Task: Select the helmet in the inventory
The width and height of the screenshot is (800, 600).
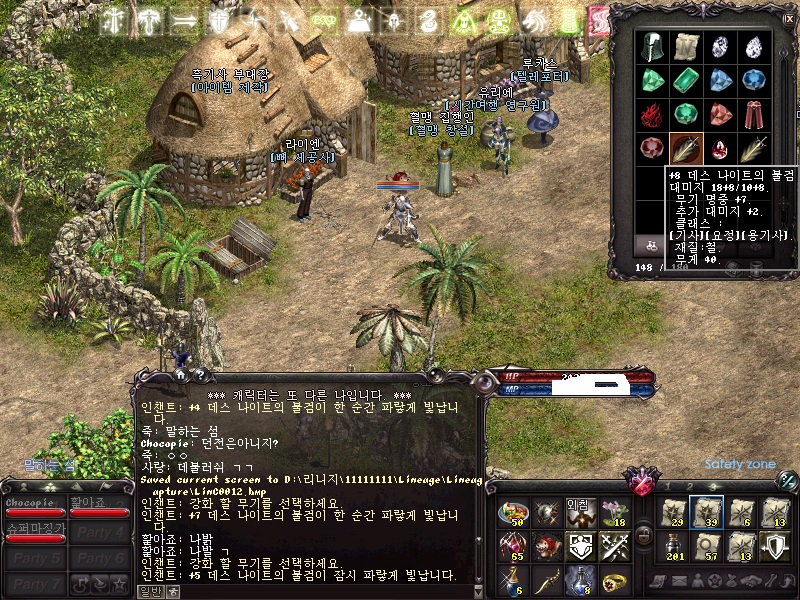Action: point(653,45)
